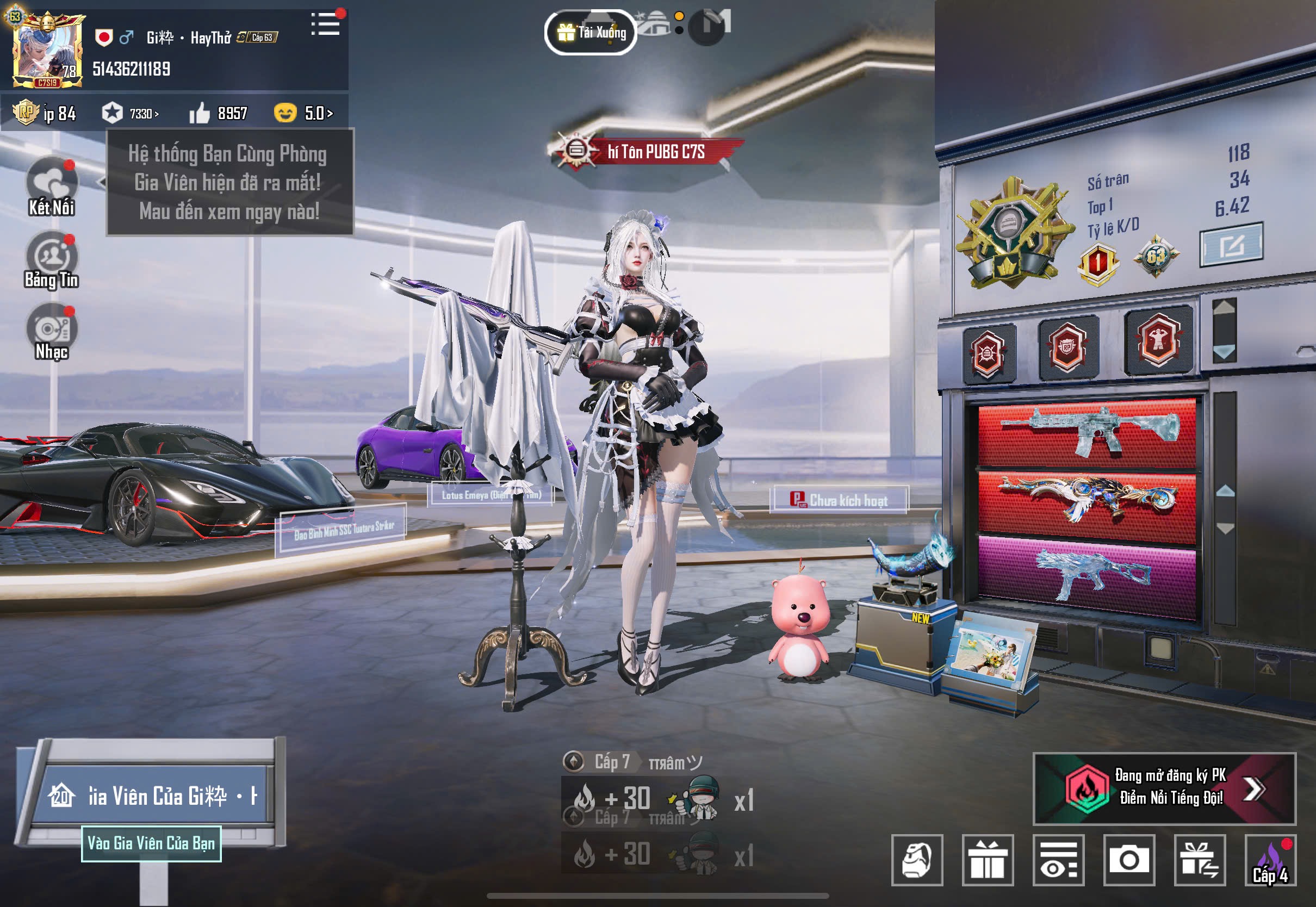Open the list menu icon with red dot
The image size is (1316, 907).
[x=326, y=24]
